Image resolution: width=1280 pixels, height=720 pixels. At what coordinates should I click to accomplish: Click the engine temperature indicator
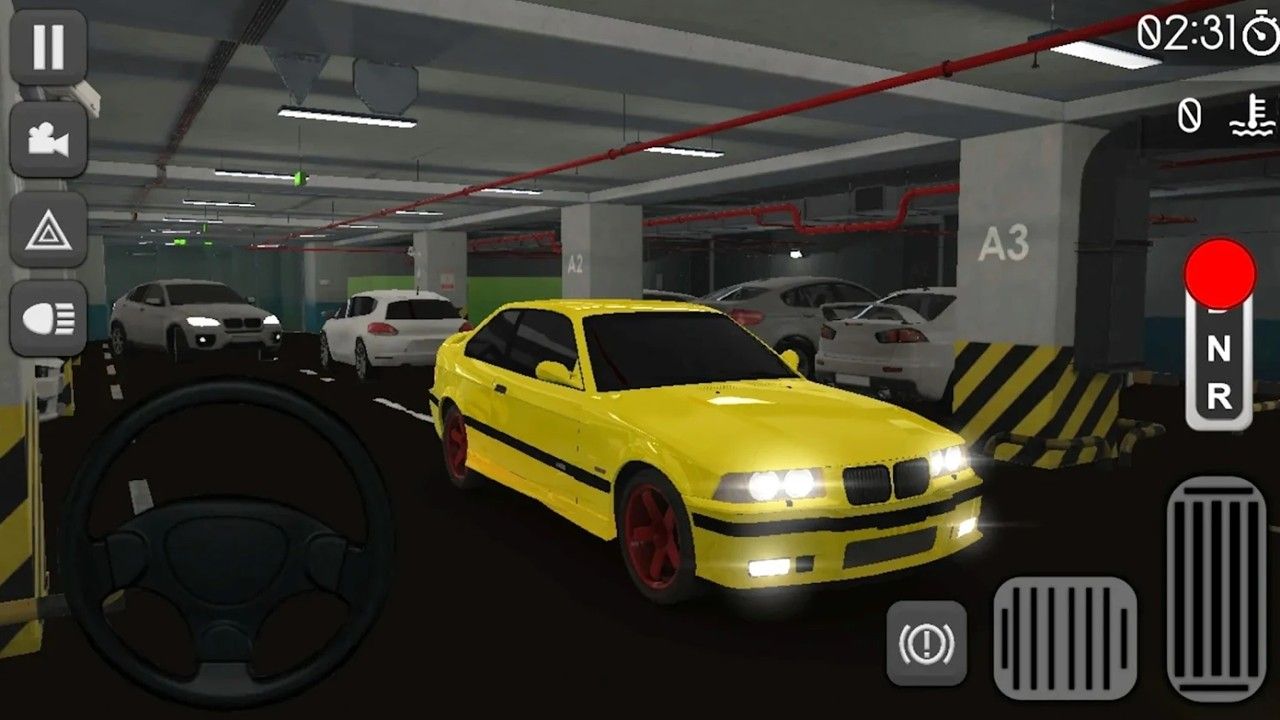(1249, 115)
